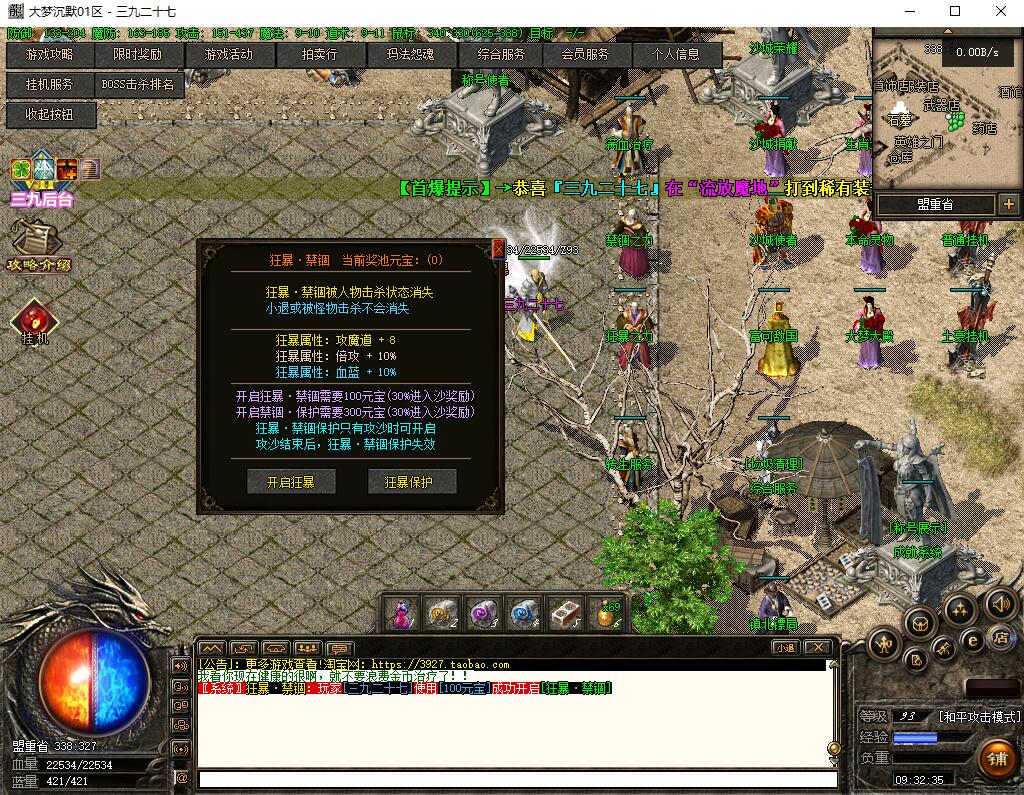Screen dimensions: 1024x795
Task: Close the 狂暴·禁锢 dialog with the red X
Action: click(x=498, y=249)
